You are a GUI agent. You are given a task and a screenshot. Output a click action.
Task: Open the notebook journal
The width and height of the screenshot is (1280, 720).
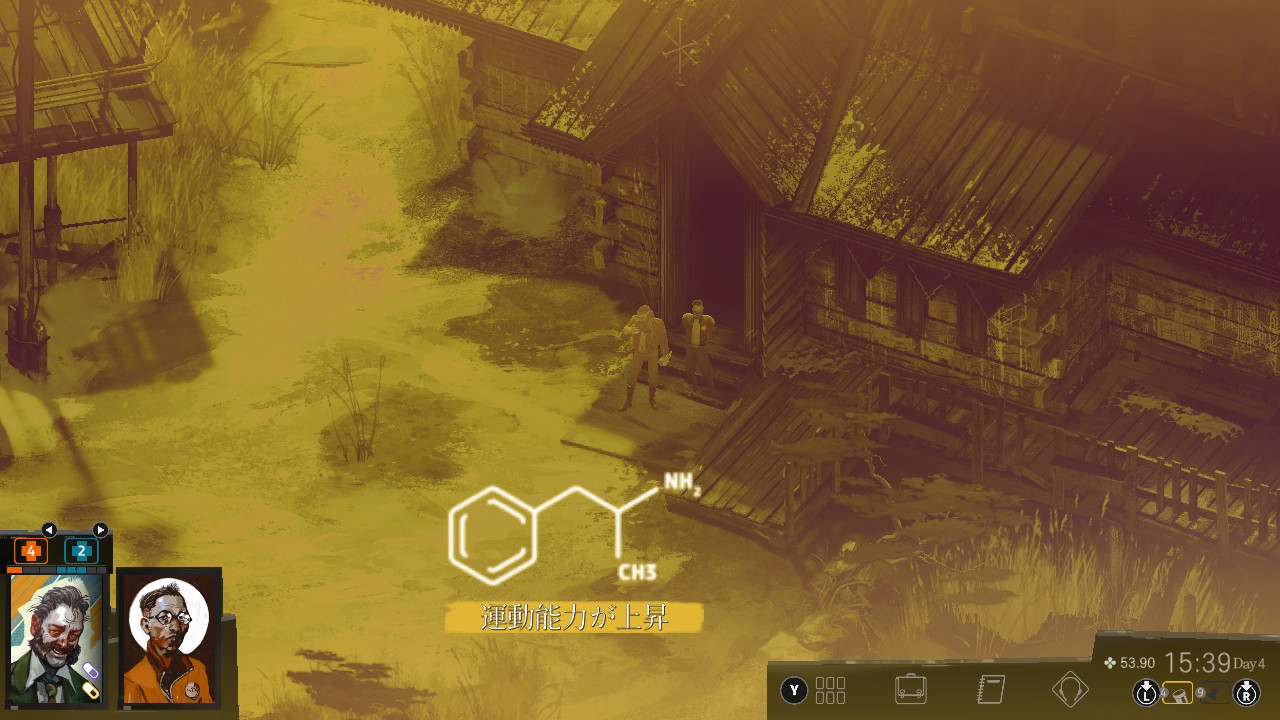pyautogui.click(x=990, y=689)
